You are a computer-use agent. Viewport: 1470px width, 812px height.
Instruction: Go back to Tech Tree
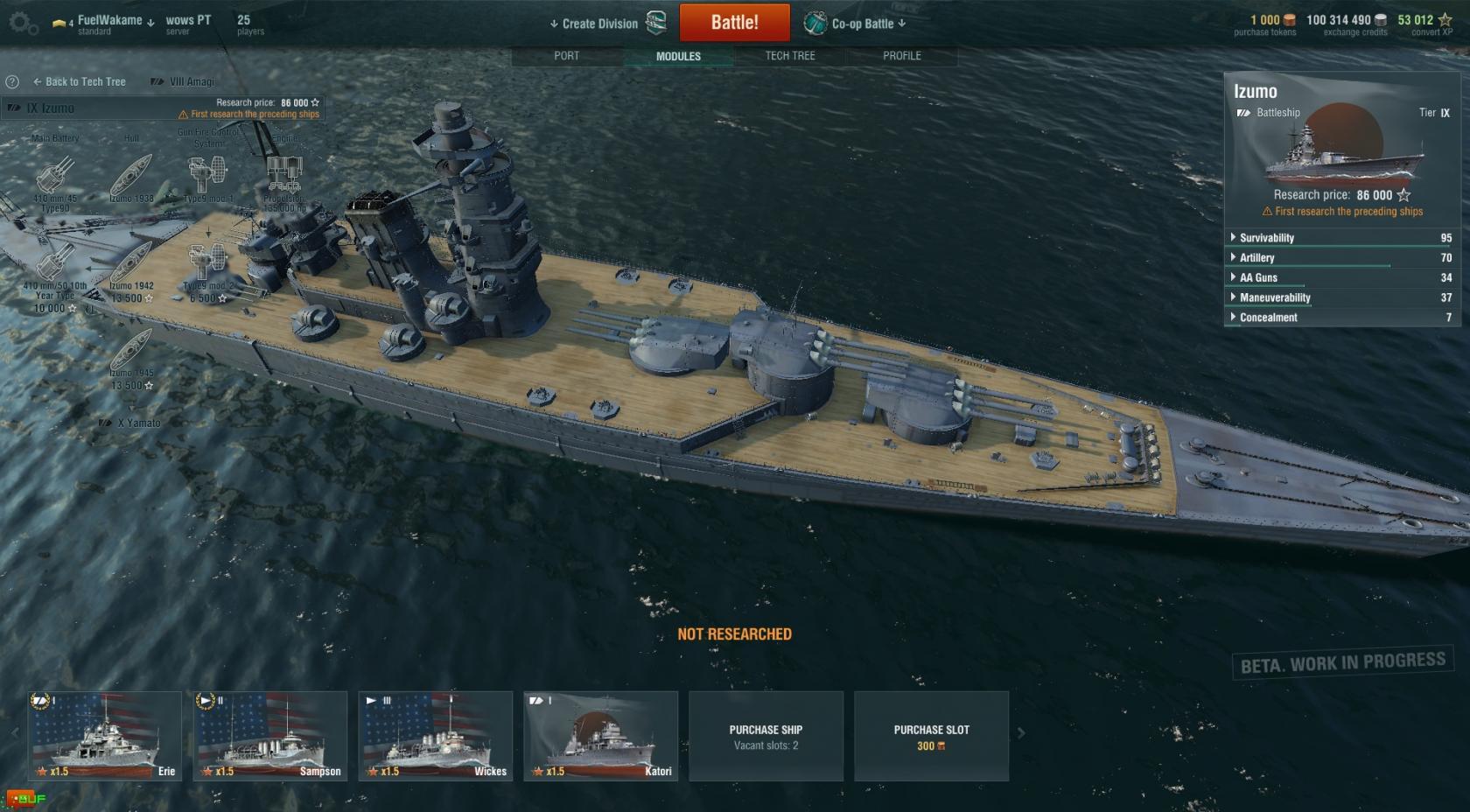point(80,81)
